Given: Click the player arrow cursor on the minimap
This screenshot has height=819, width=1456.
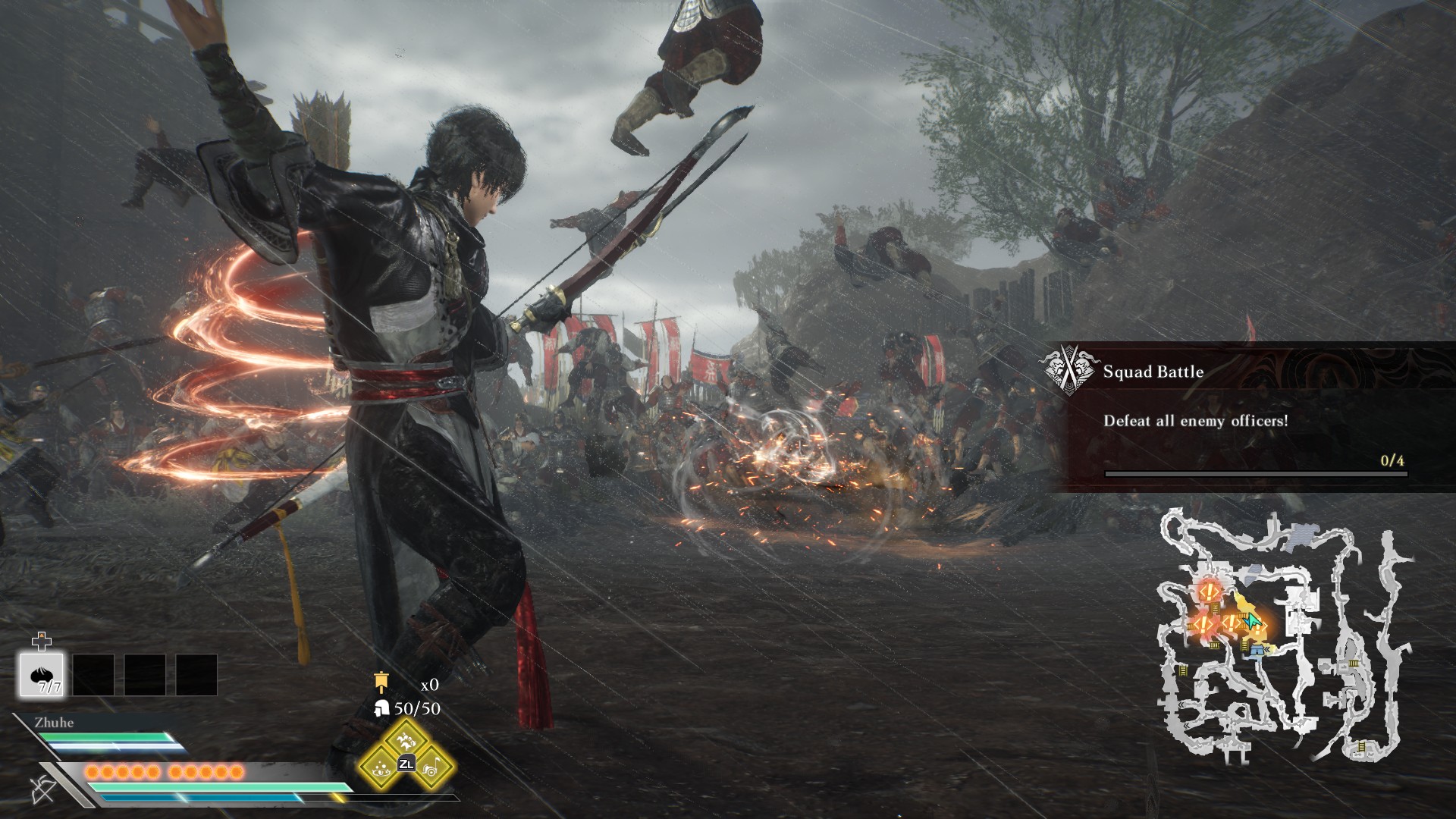Looking at the screenshot, I should point(1252,621).
